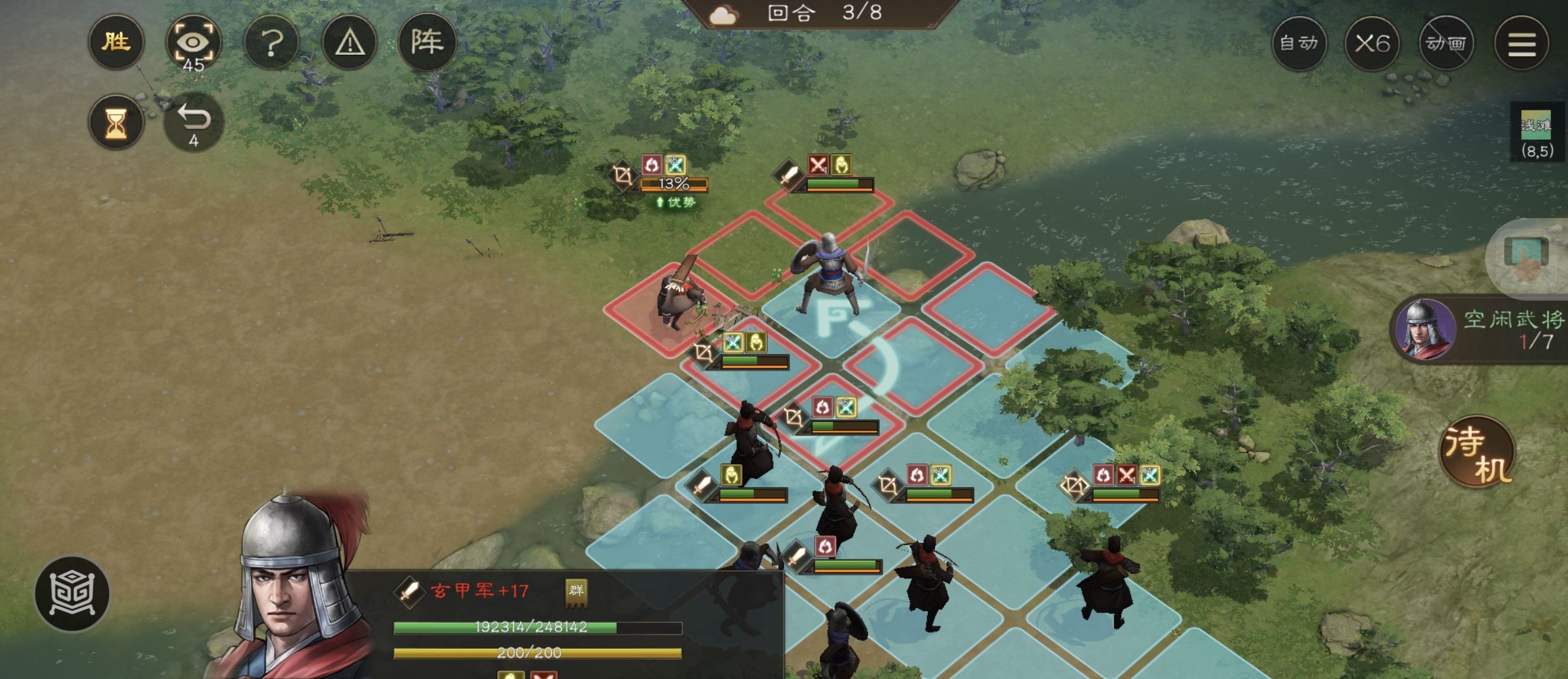Image resolution: width=1568 pixels, height=679 pixels.
Task: Open the ? help guide
Action: click(272, 42)
